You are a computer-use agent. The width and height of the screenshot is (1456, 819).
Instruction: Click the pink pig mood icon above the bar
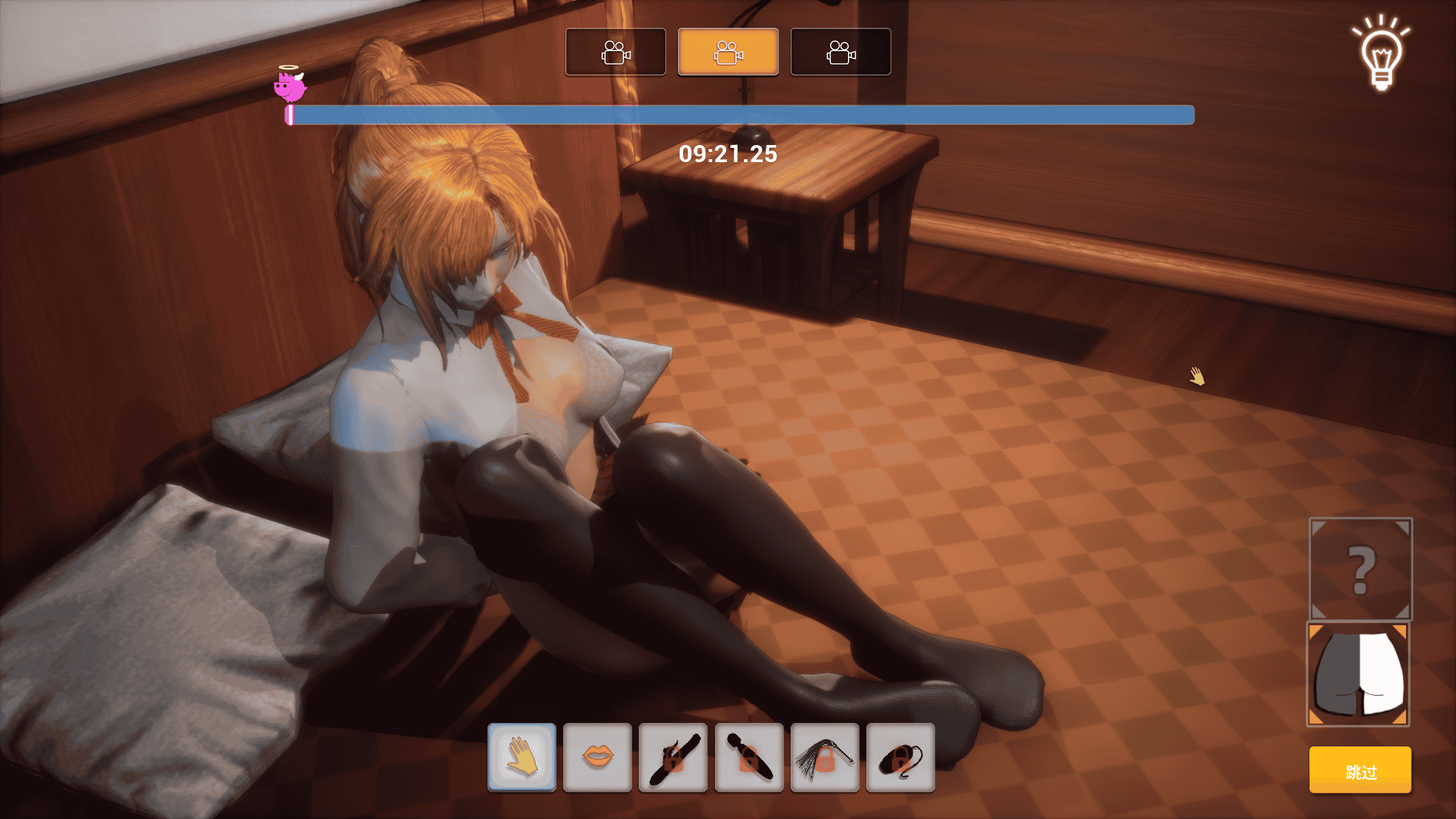[290, 88]
